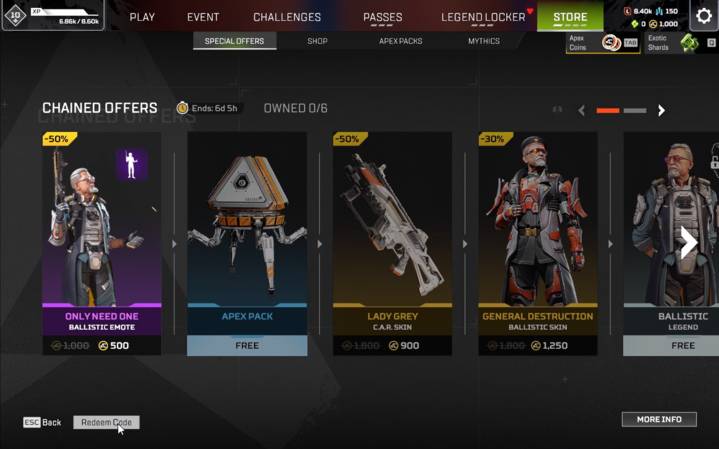Open the Play tab

point(142,17)
